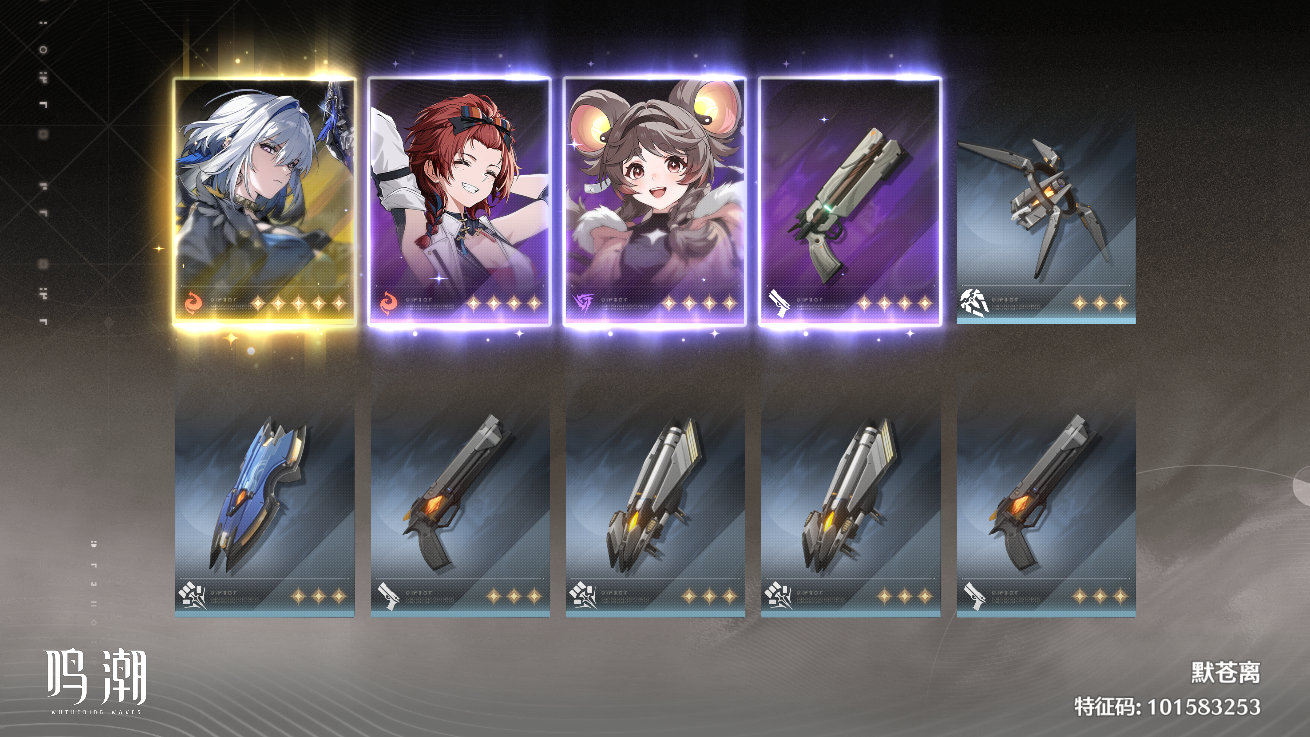Select the Fusion element icon on the golden character card

[195, 303]
